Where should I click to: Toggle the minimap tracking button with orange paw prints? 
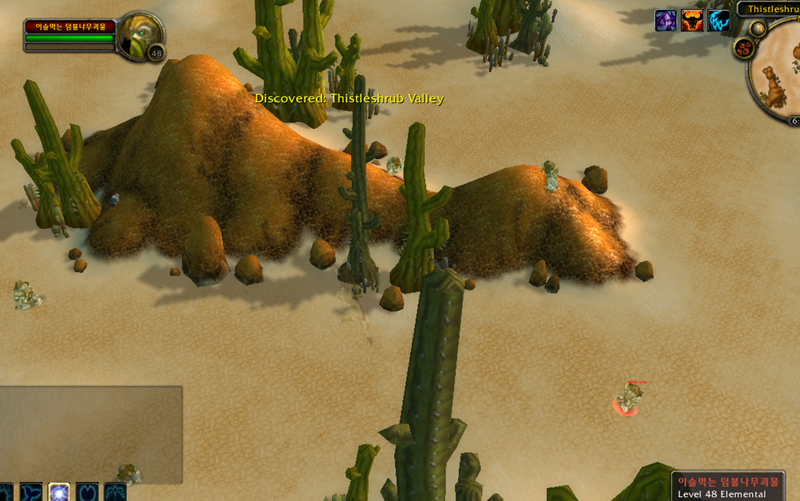click(x=743, y=48)
